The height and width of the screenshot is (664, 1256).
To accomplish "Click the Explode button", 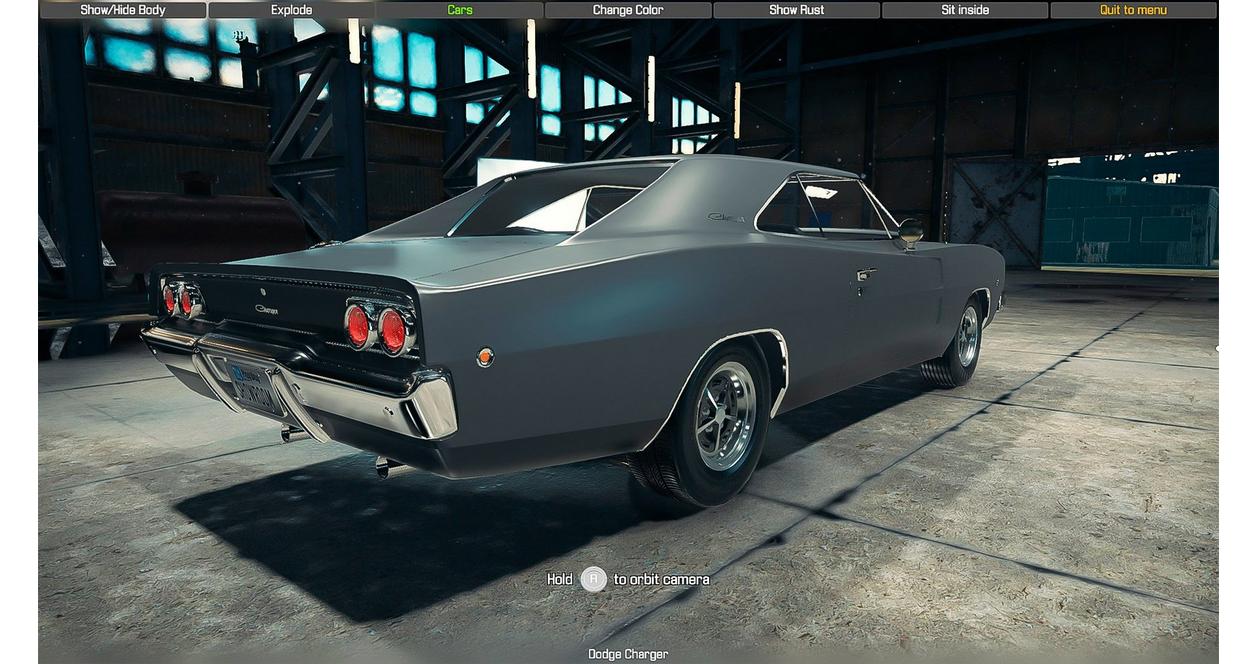I will coord(291,10).
